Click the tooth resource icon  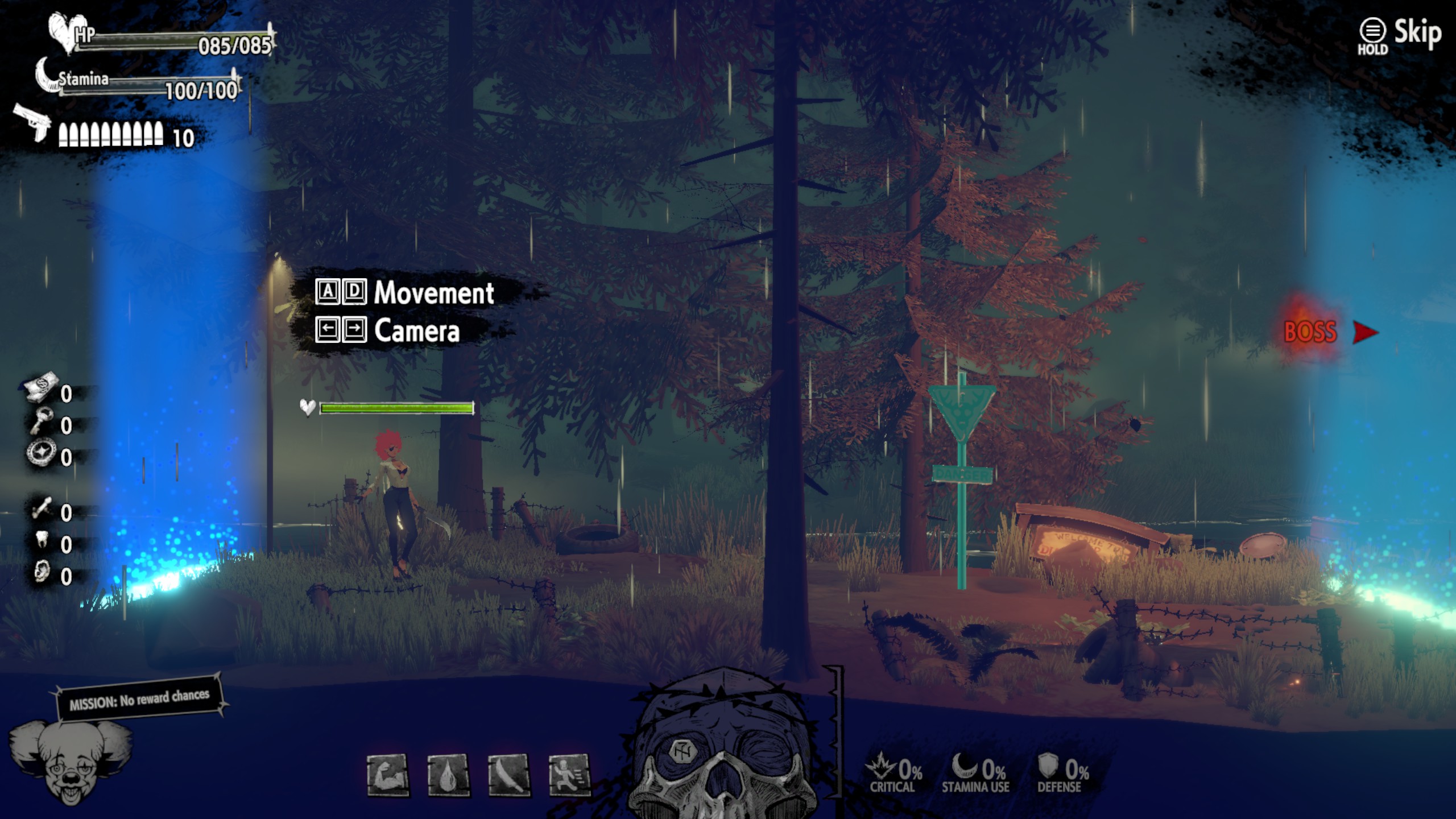click(42, 539)
